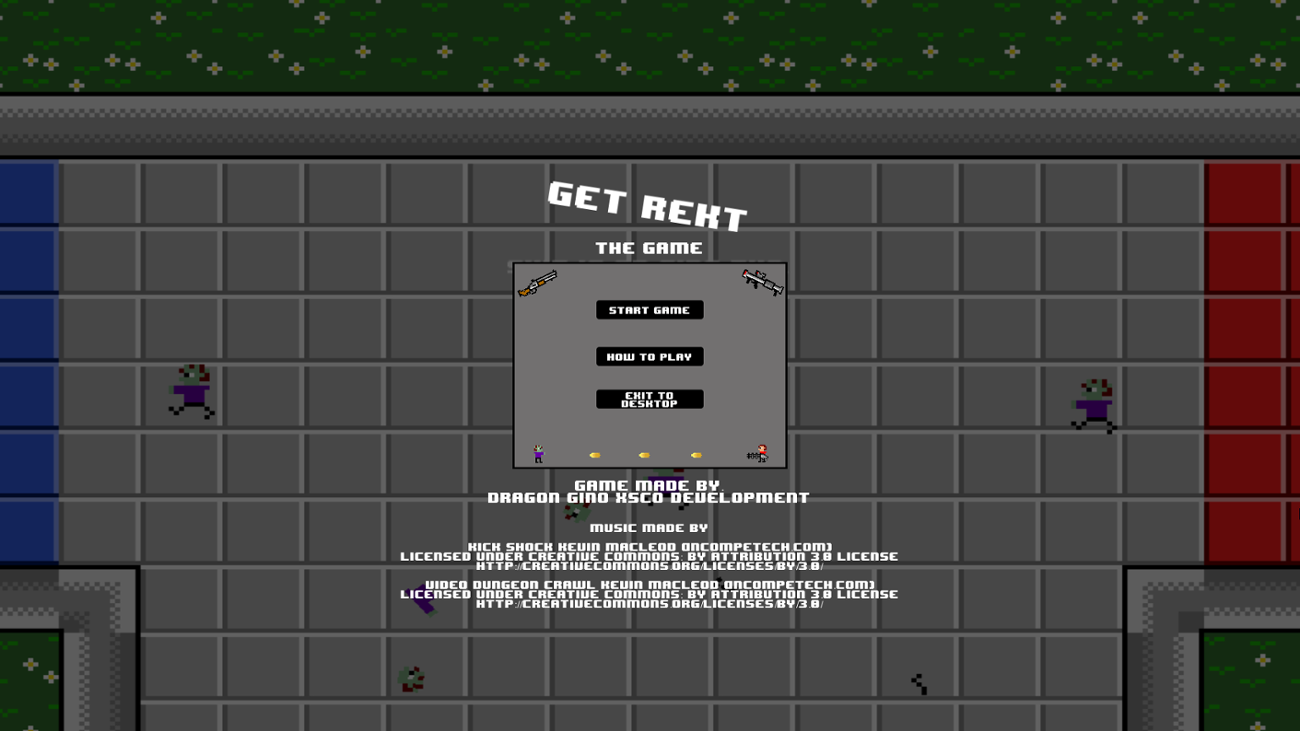Viewport: 1300px width, 731px height.
Task: Click the weapon pickup on the bottom-right floor
Action: click(918, 682)
